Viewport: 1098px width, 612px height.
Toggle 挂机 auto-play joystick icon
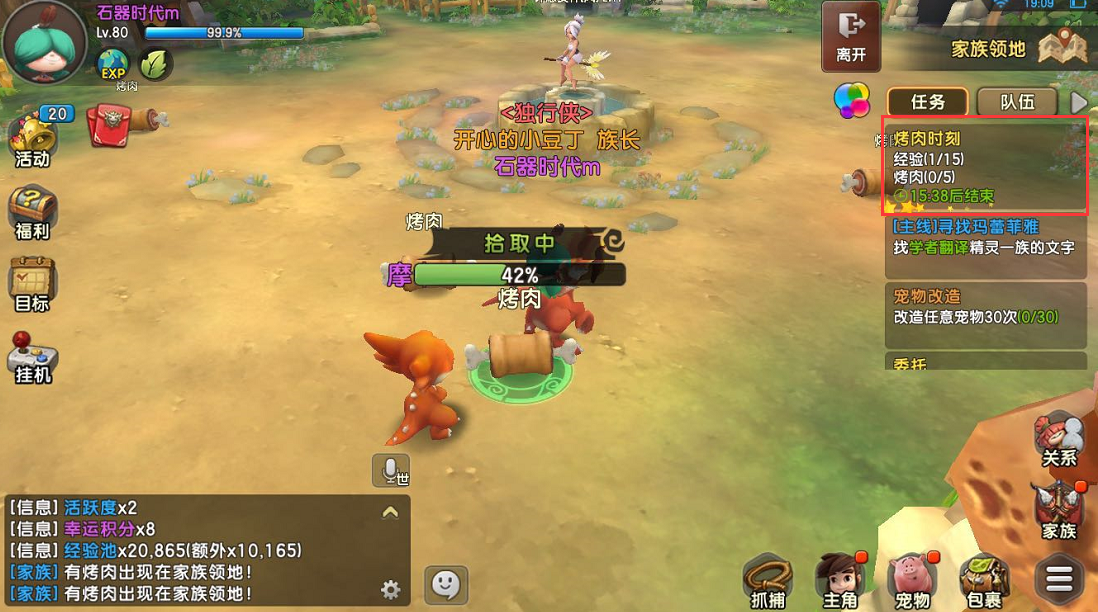(32, 357)
